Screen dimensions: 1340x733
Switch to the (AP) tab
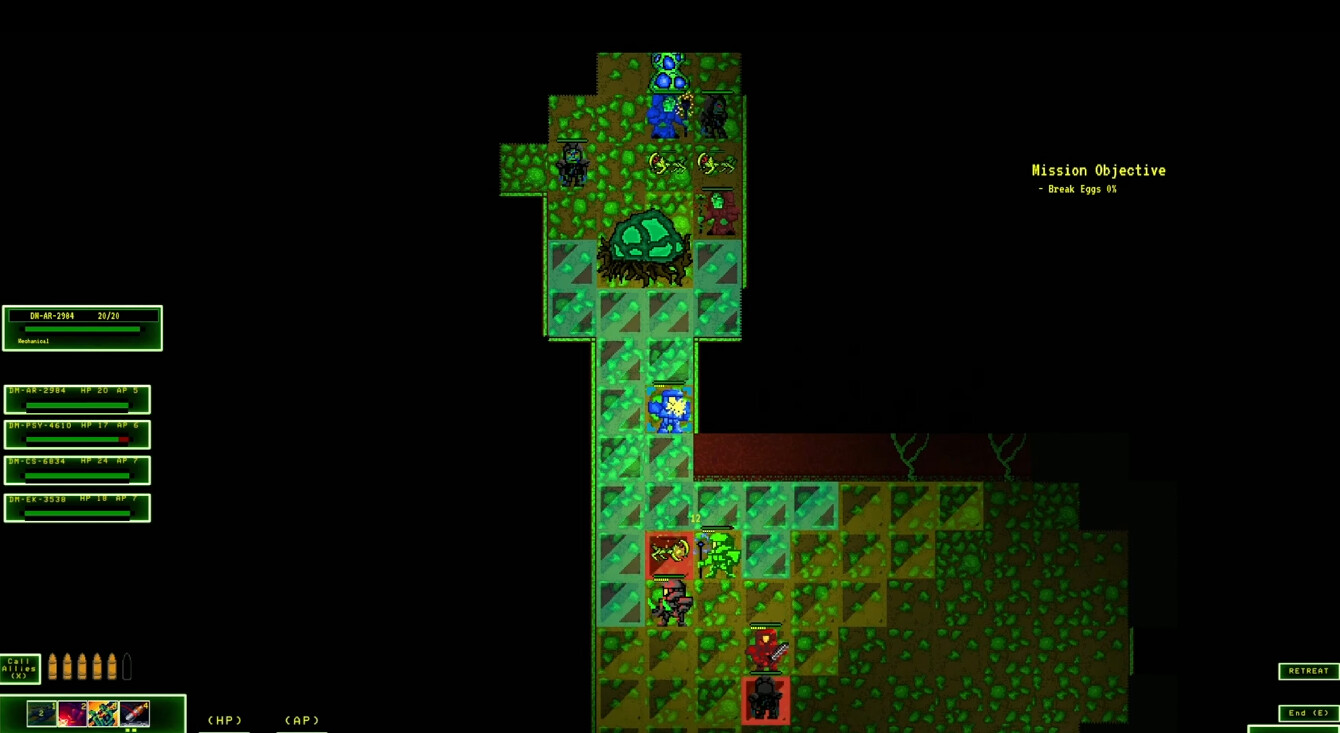click(x=302, y=719)
